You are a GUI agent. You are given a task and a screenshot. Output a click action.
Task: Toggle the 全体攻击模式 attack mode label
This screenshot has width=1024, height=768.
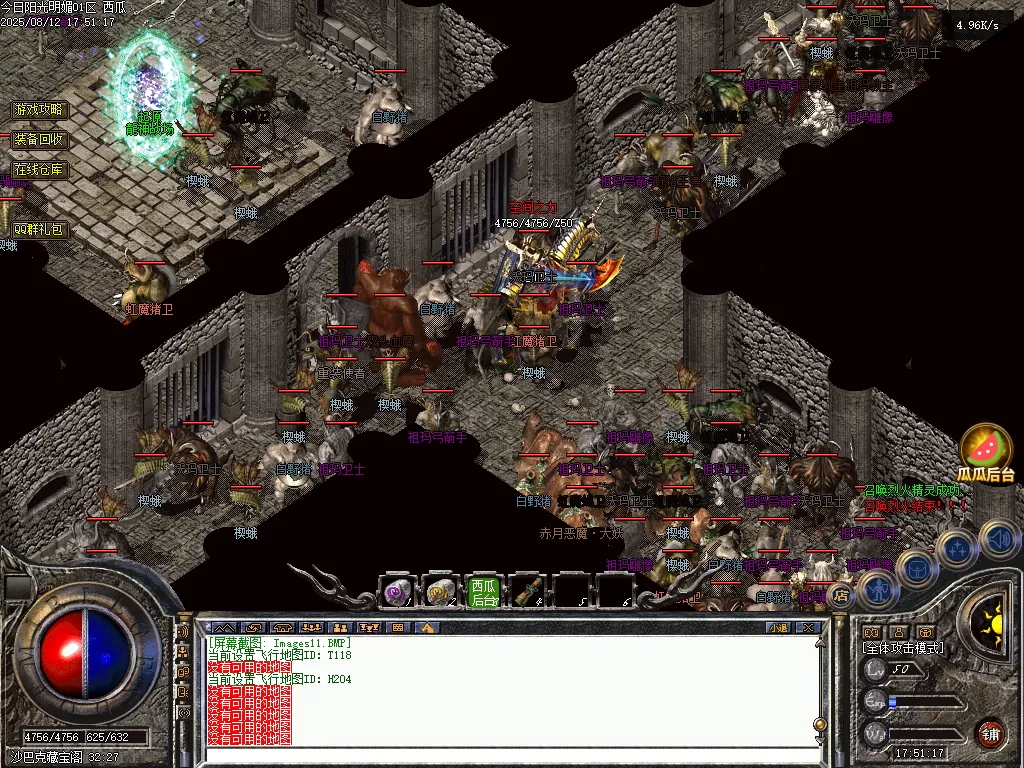[902, 648]
